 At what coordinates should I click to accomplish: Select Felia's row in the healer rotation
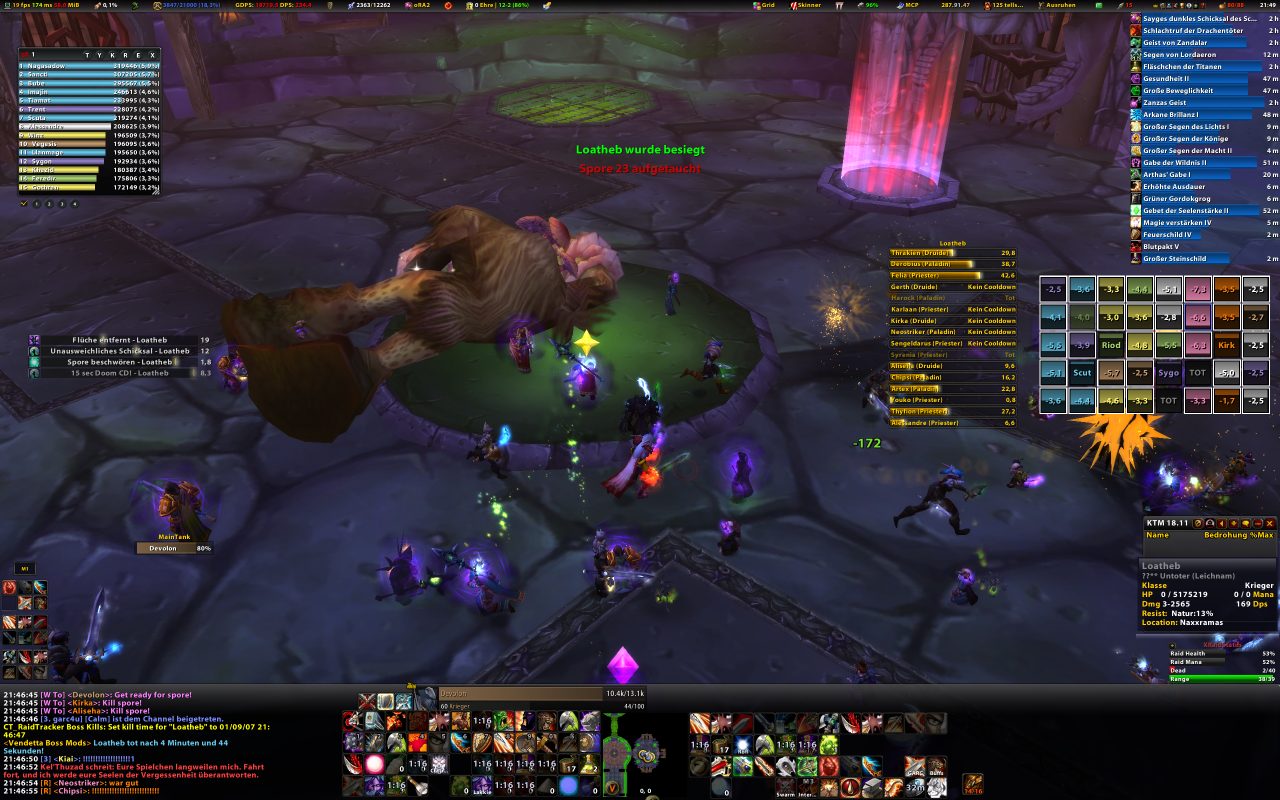point(952,275)
